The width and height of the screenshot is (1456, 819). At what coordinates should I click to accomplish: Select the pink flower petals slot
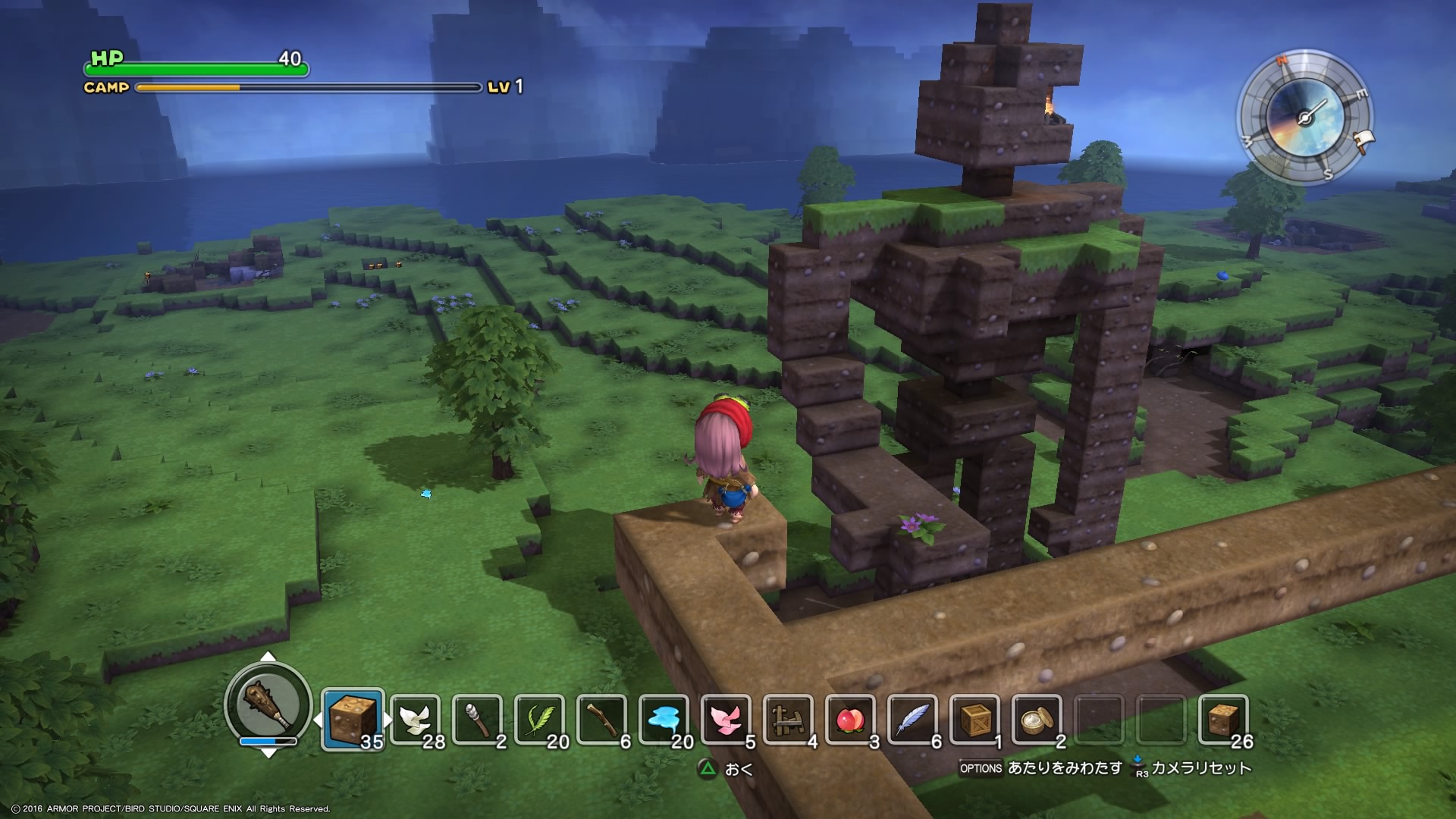(x=726, y=719)
